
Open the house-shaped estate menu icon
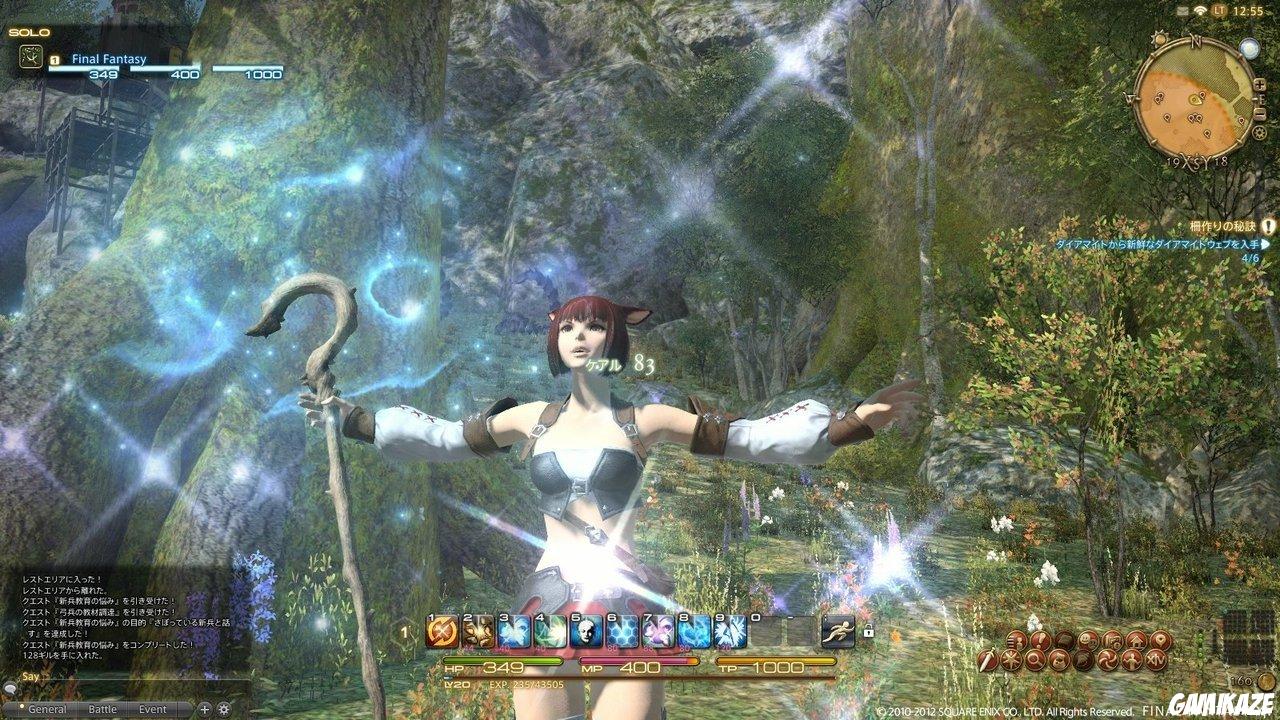pyautogui.click(x=1136, y=641)
